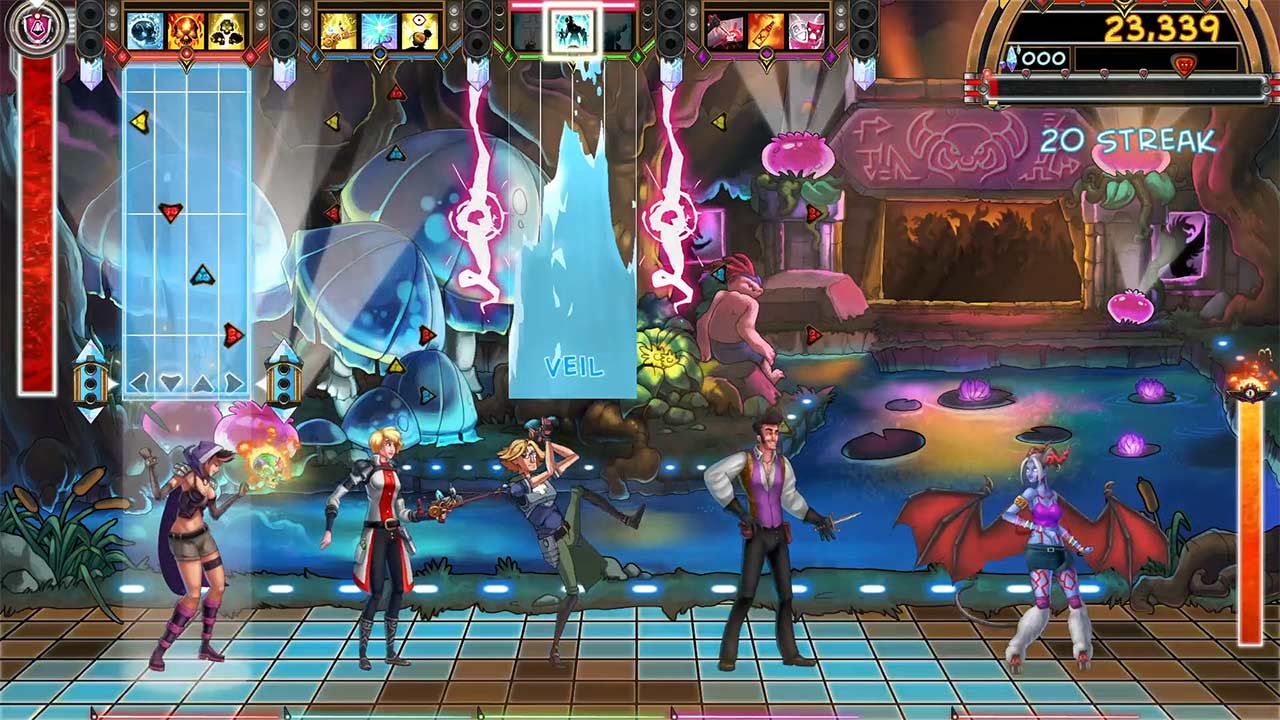Select the pink masks ability icon
Screen dimensions: 1280x720
click(806, 30)
